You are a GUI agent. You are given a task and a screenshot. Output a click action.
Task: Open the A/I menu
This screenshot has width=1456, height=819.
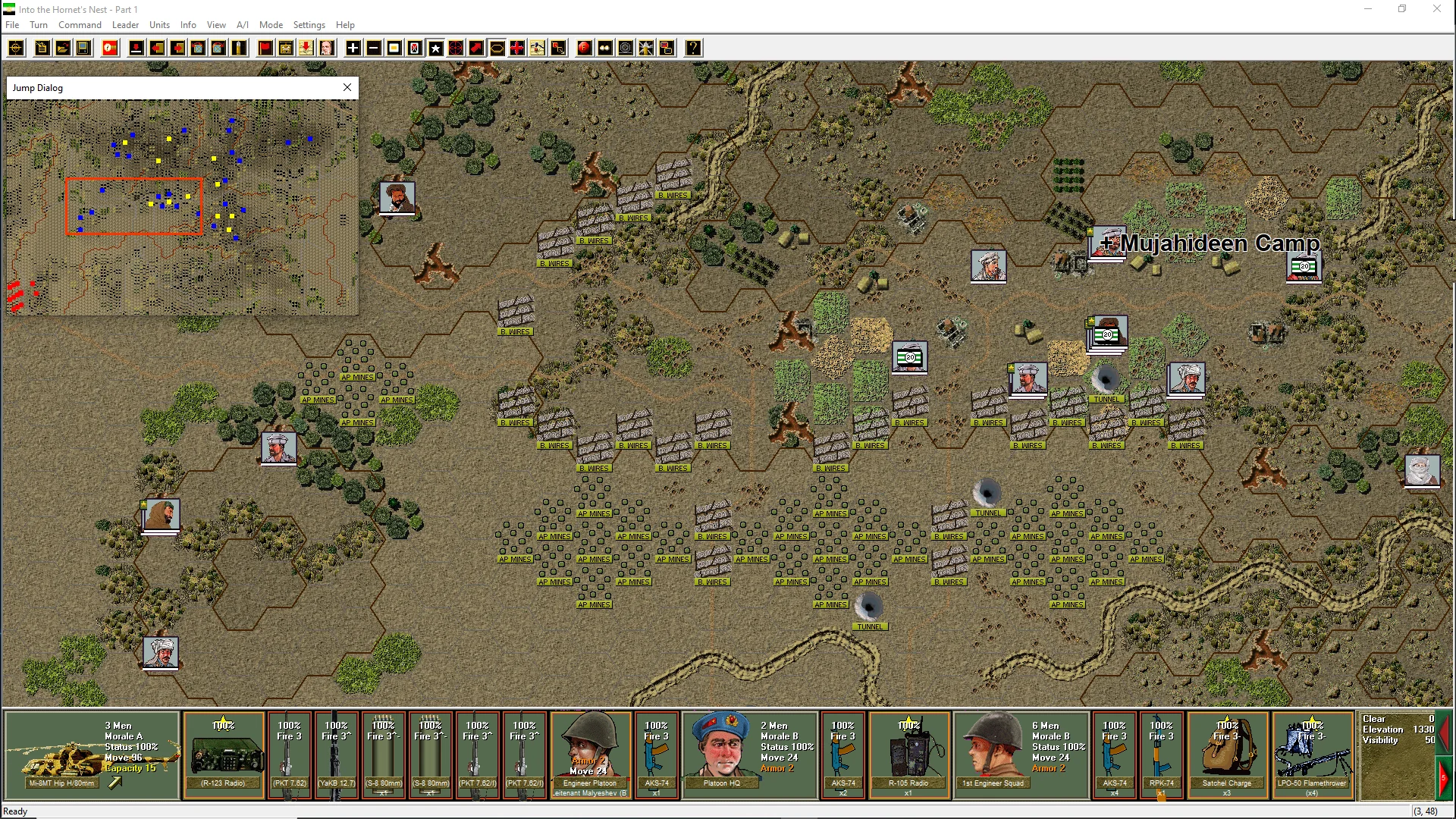pyautogui.click(x=243, y=25)
